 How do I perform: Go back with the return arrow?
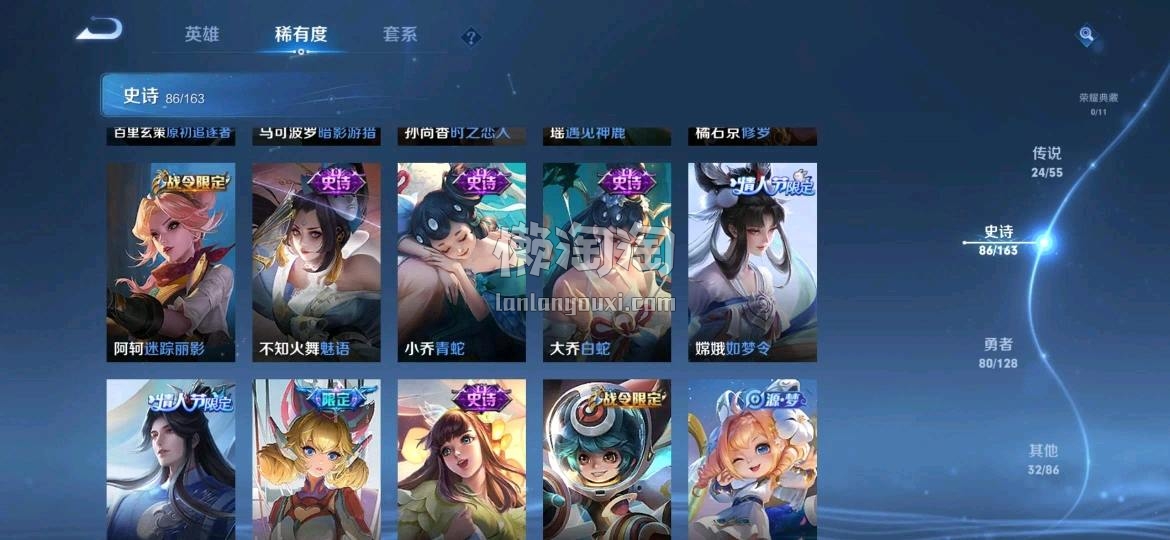[x=99, y=30]
